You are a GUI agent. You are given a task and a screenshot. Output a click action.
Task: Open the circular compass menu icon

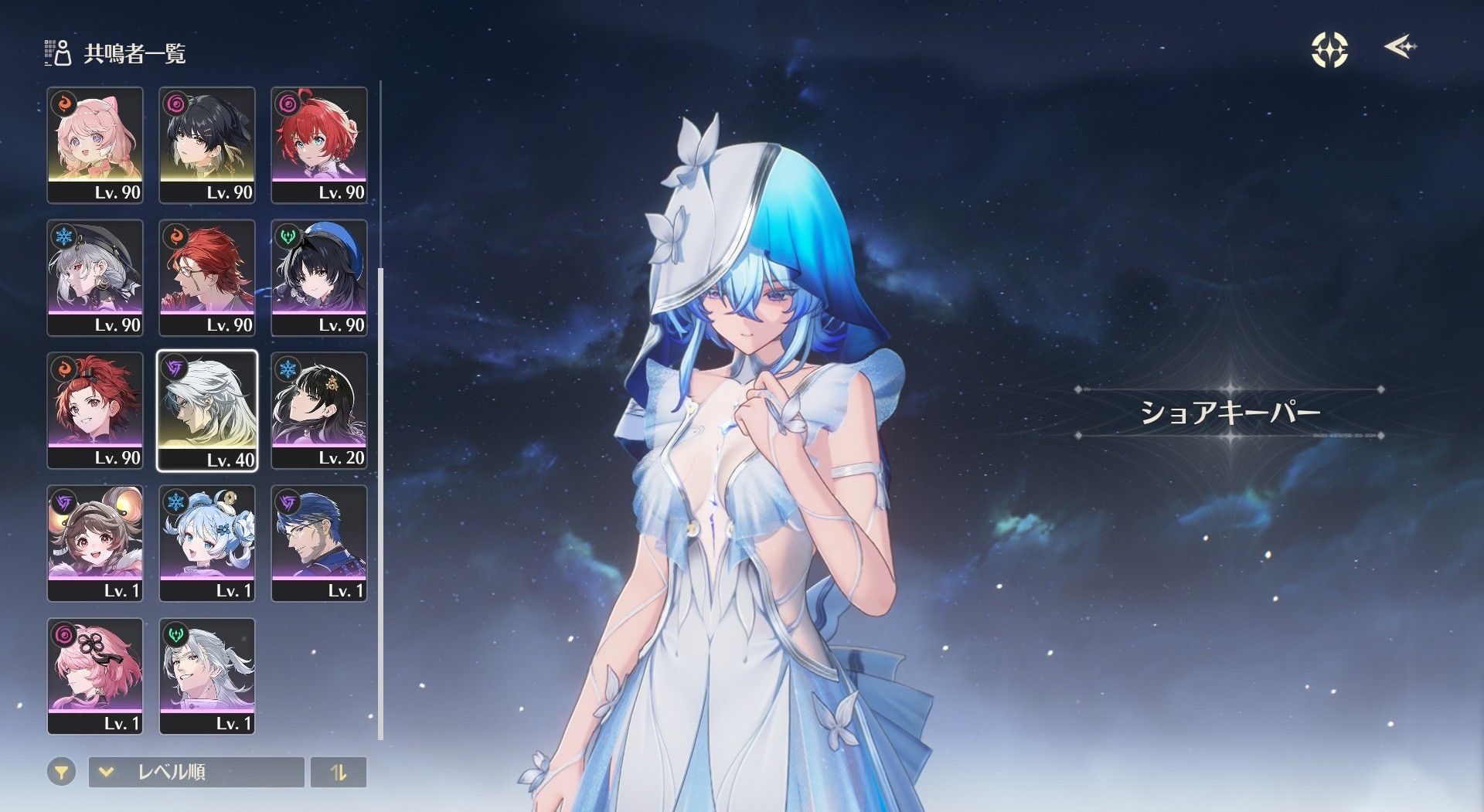click(1329, 50)
